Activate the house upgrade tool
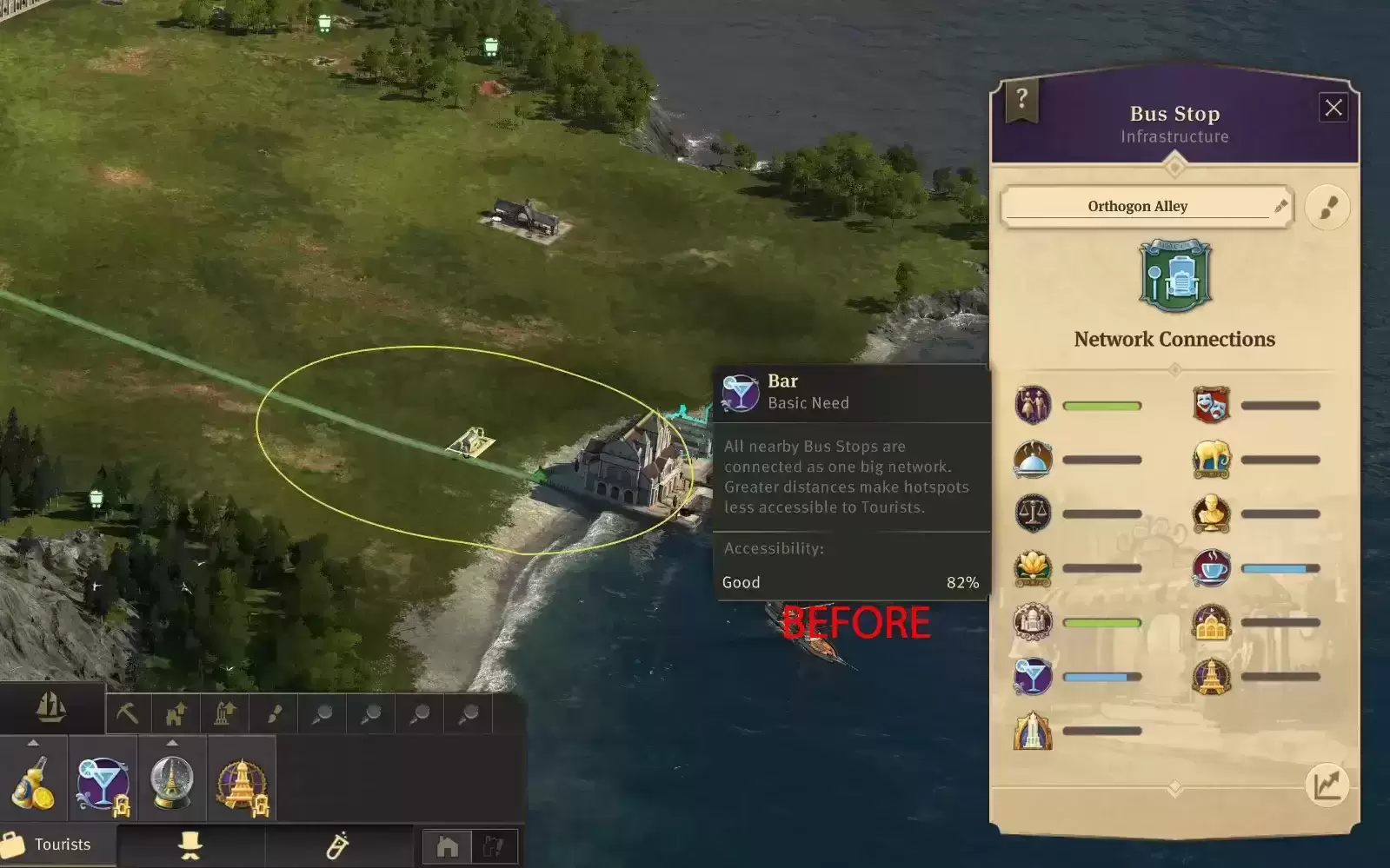Image resolution: width=1390 pixels, height=868 pixels. coord(176,714)
